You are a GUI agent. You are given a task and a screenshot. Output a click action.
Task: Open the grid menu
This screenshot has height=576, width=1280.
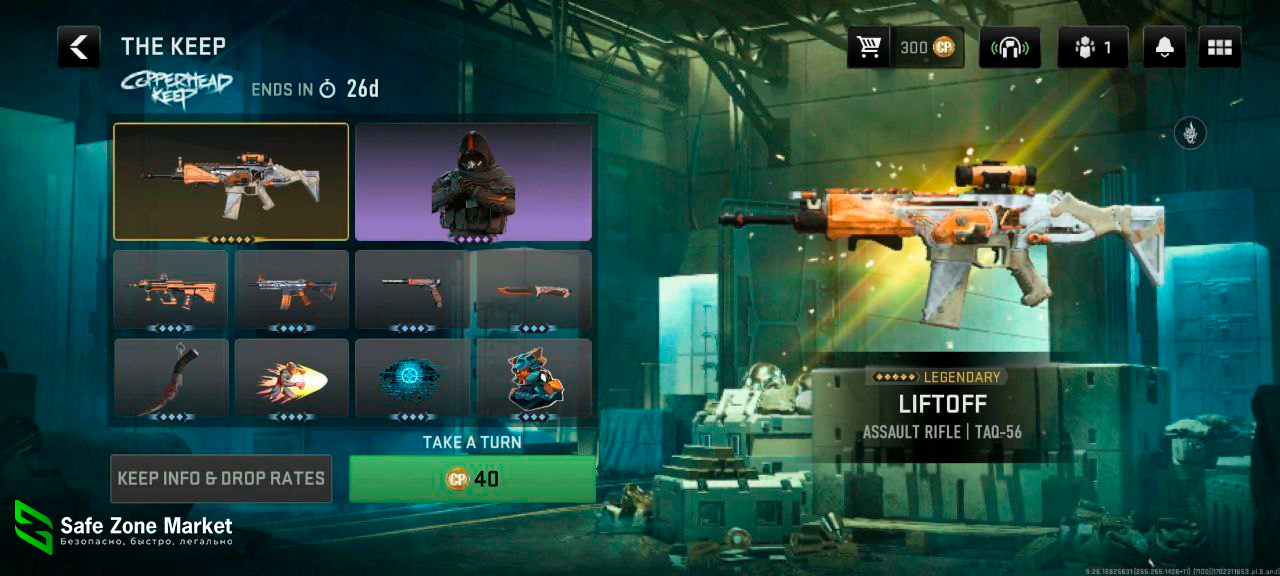[x=1219, y=47]
